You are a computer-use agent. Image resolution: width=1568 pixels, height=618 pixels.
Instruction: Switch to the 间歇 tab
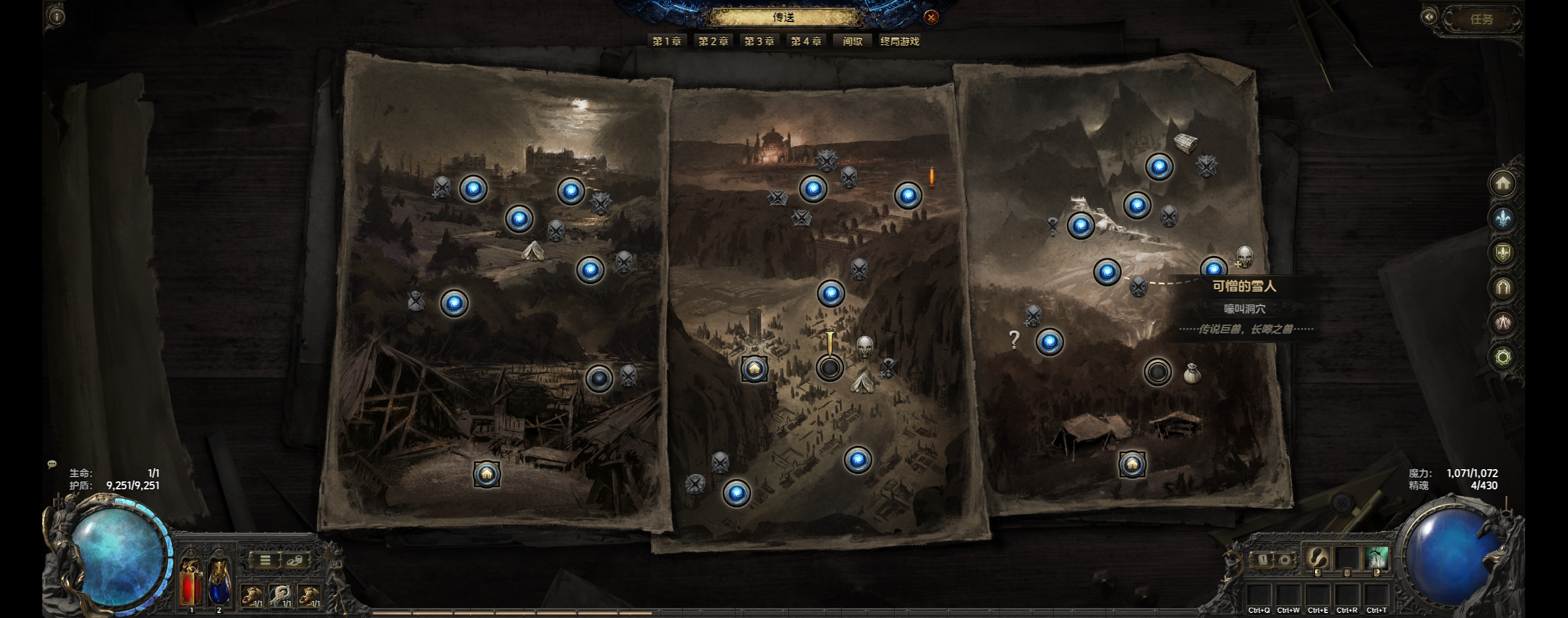[852, 41]
